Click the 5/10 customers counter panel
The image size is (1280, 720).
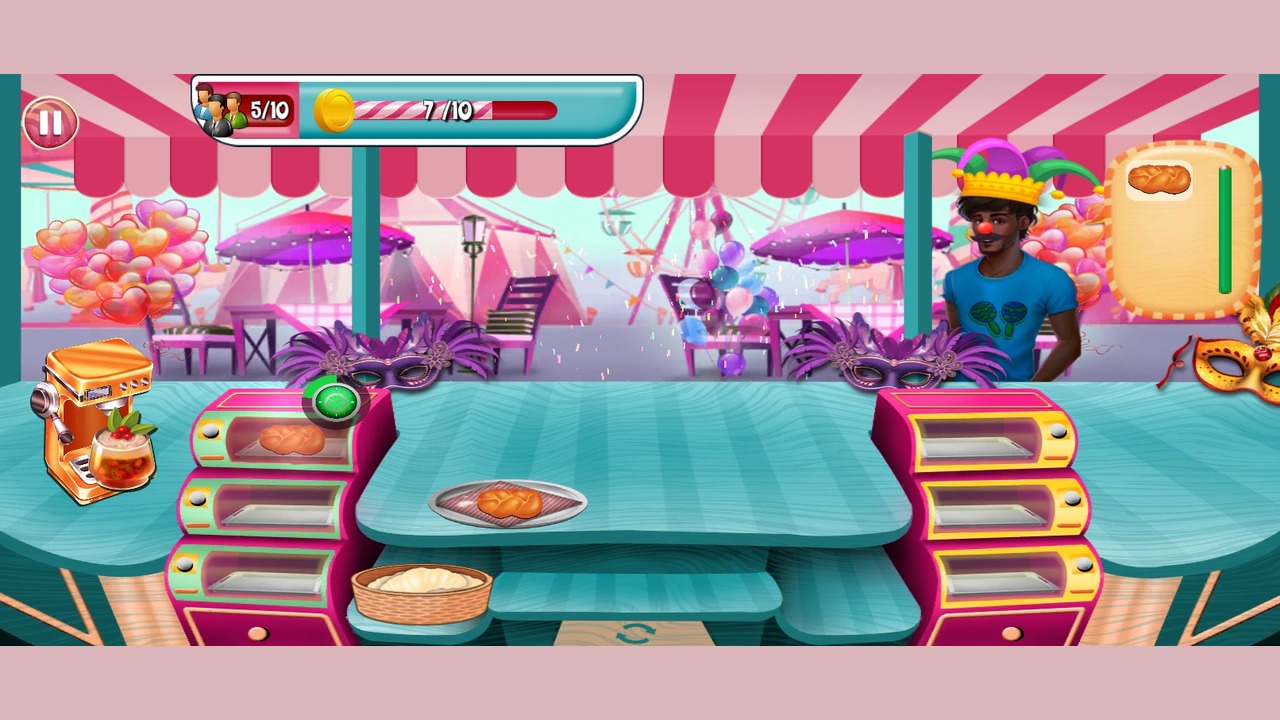point(243,110)
